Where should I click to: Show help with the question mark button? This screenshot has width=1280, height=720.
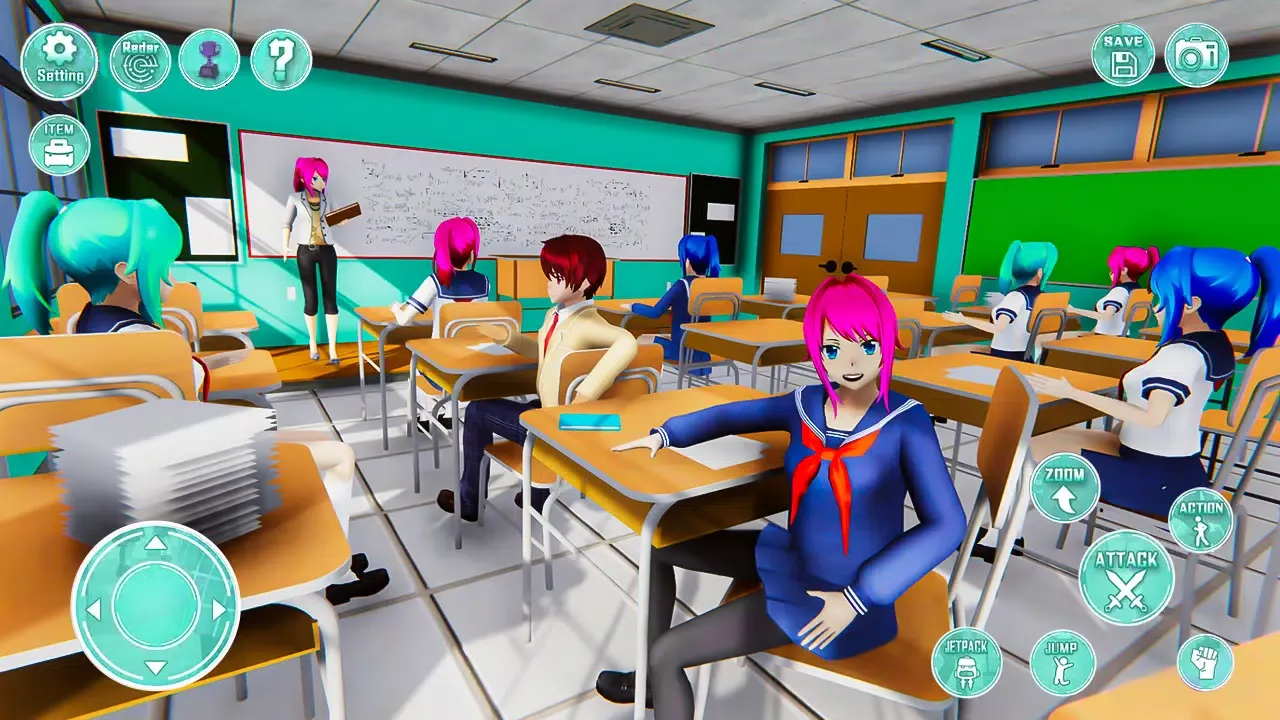281,60
